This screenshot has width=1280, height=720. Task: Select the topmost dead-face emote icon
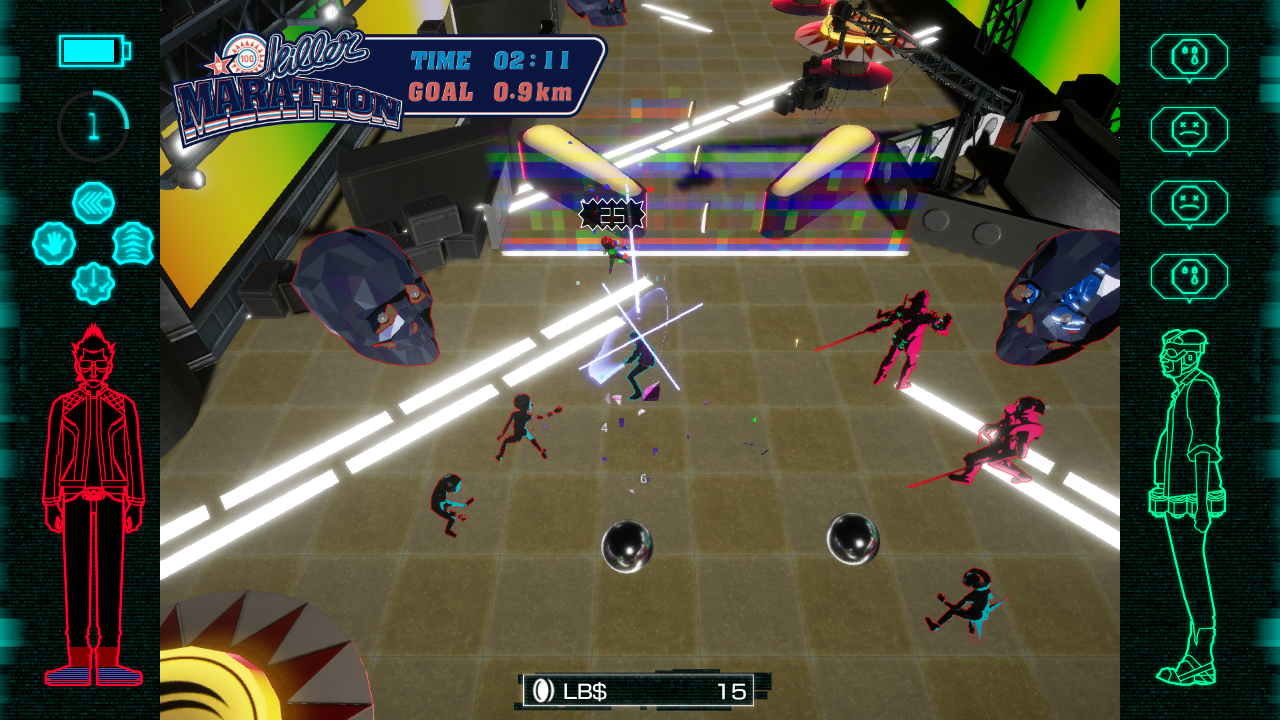[x=1190, y=130]
